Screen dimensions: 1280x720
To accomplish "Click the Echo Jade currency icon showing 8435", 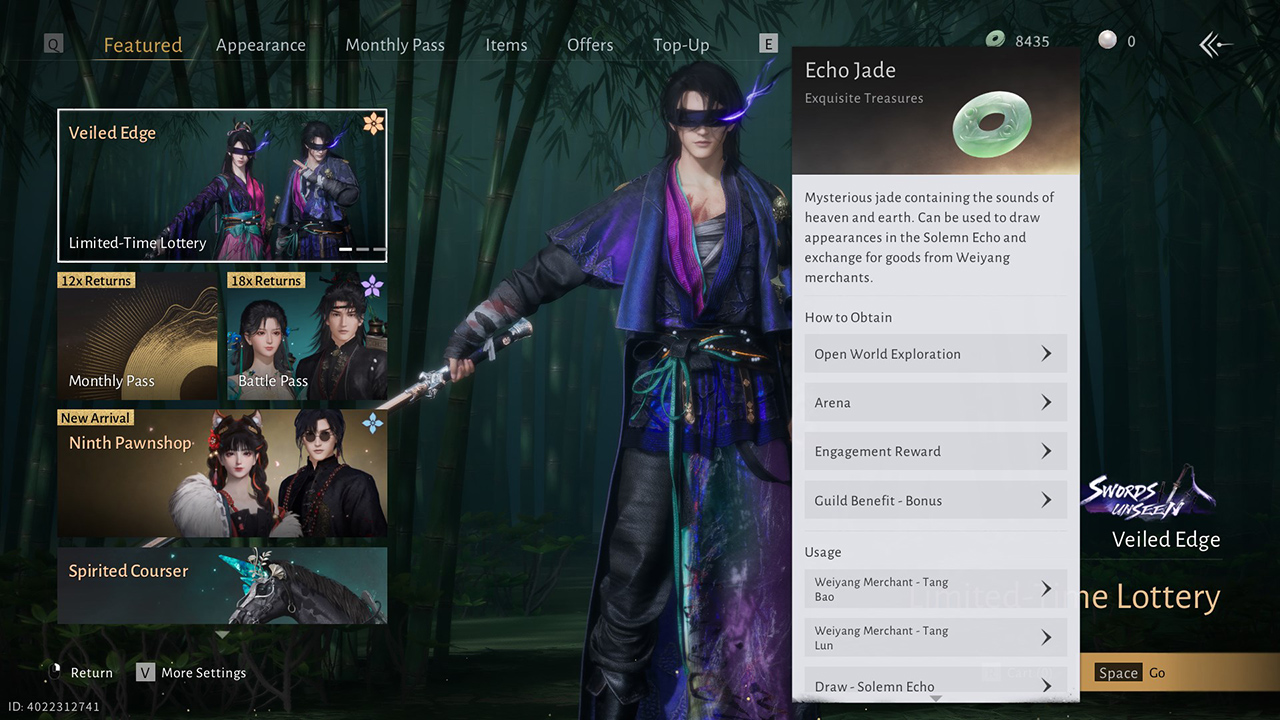I will [995, 40].
